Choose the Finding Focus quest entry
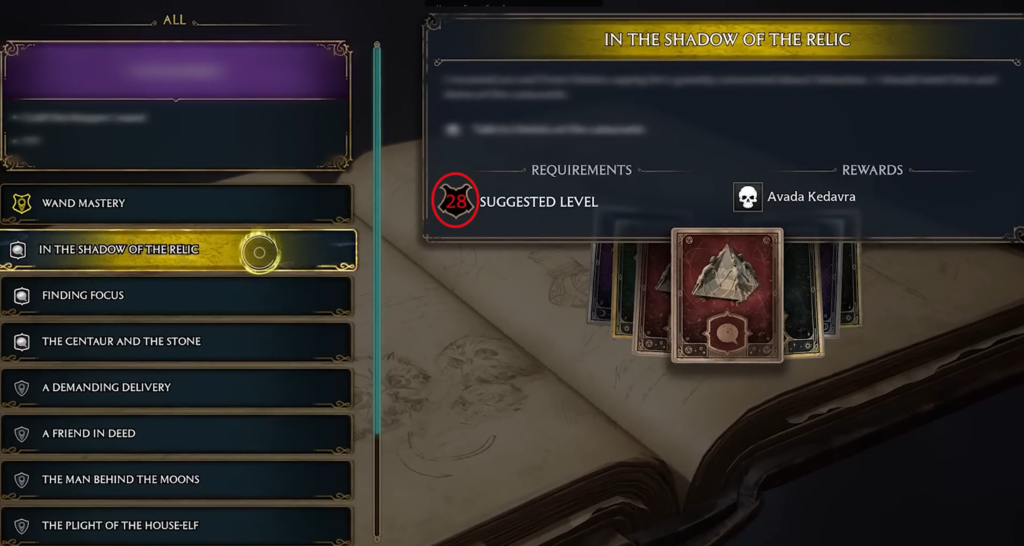This screenshot has width=1024, height=546. point(176,296)
